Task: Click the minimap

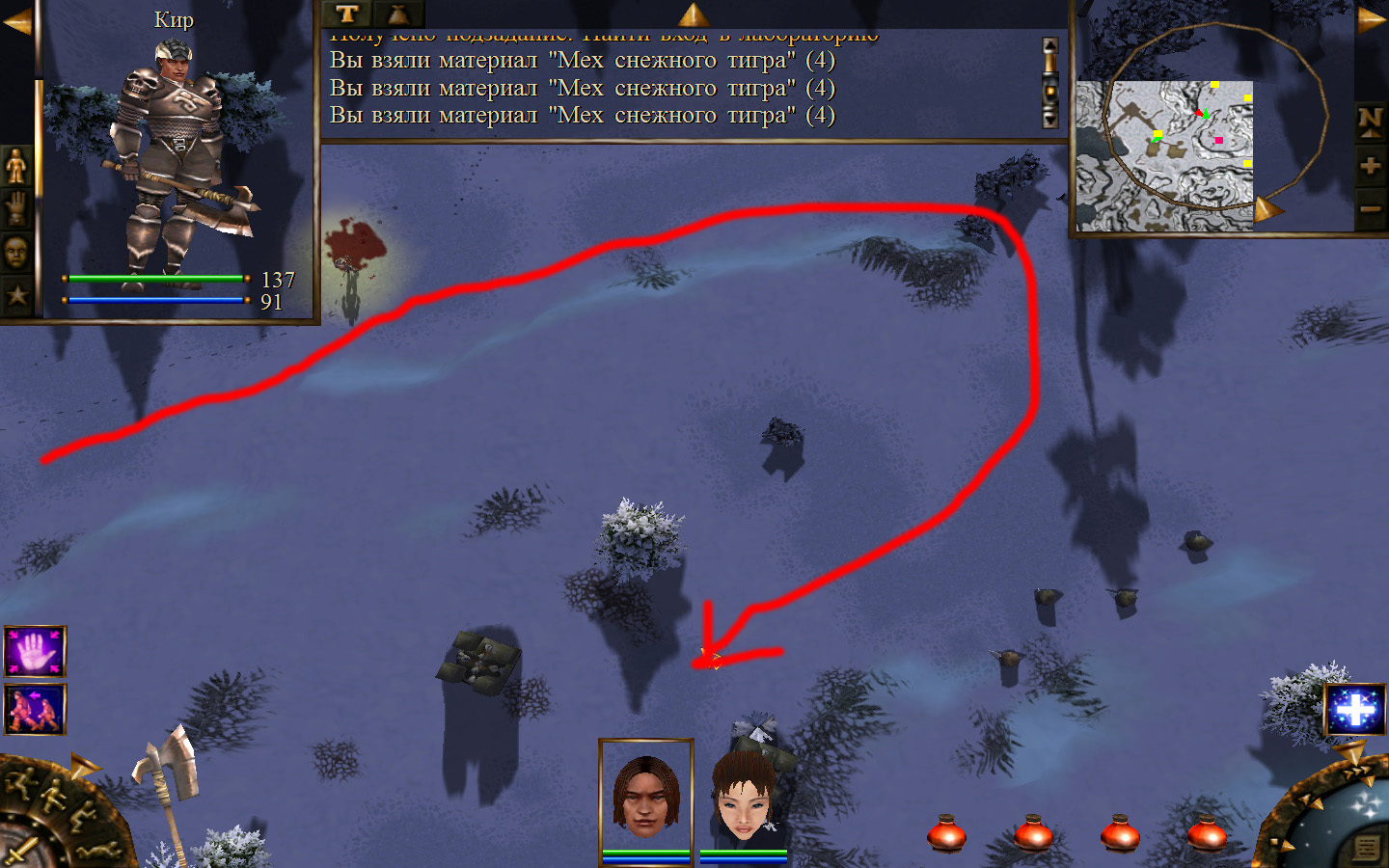Action: [1164, 154]
